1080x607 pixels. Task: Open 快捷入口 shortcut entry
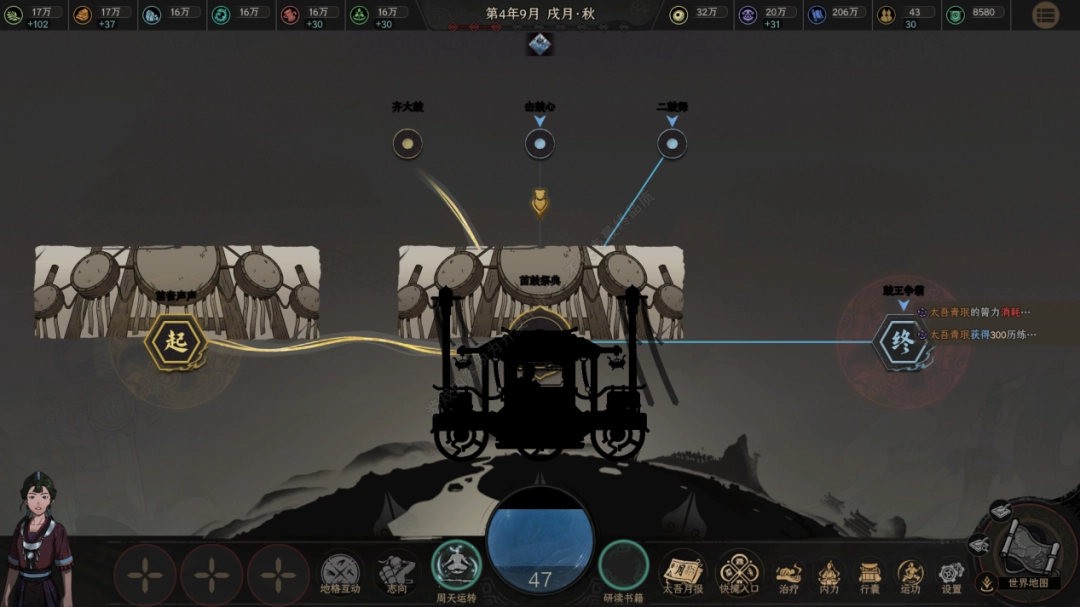pos(739,572)
